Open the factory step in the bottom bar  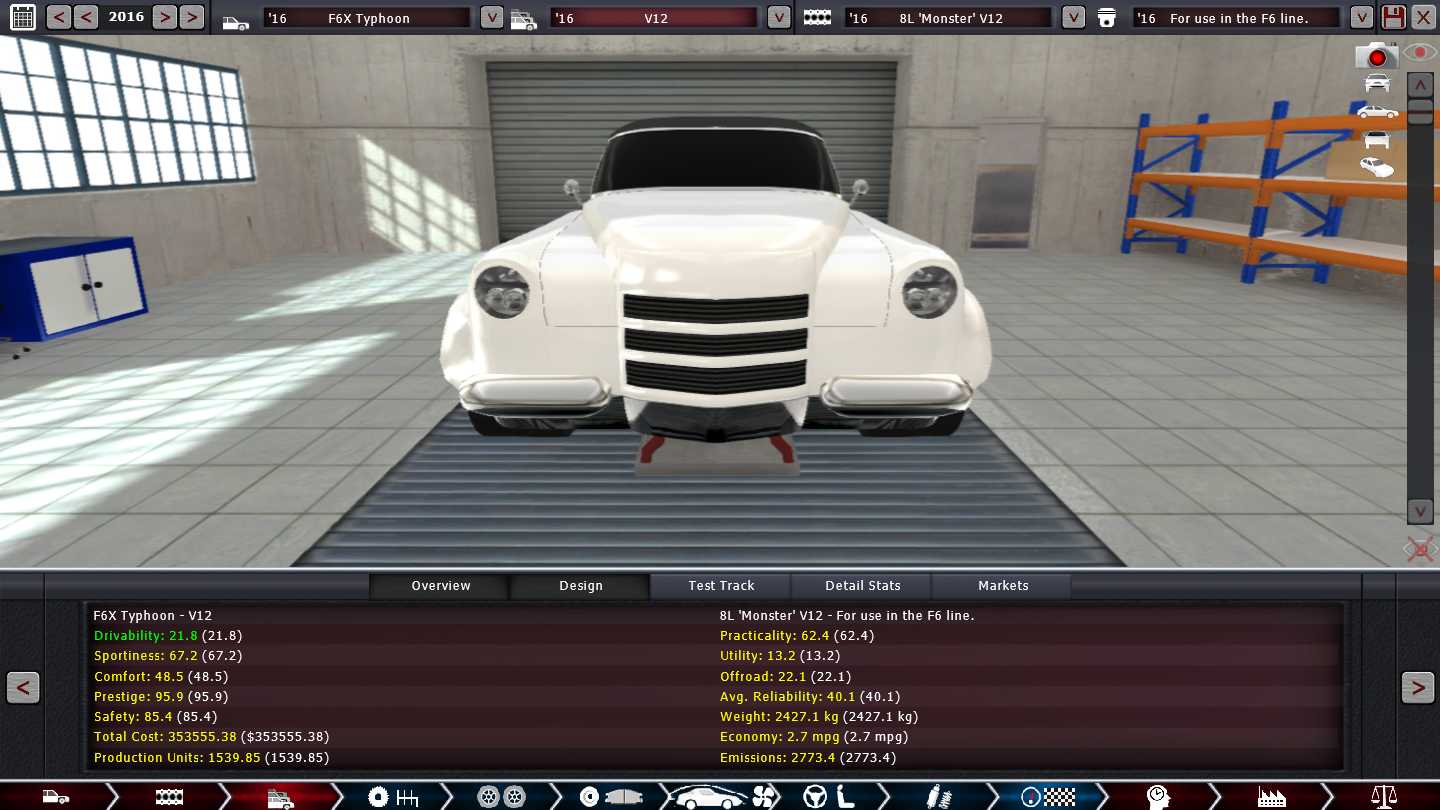pos(1271,797)
